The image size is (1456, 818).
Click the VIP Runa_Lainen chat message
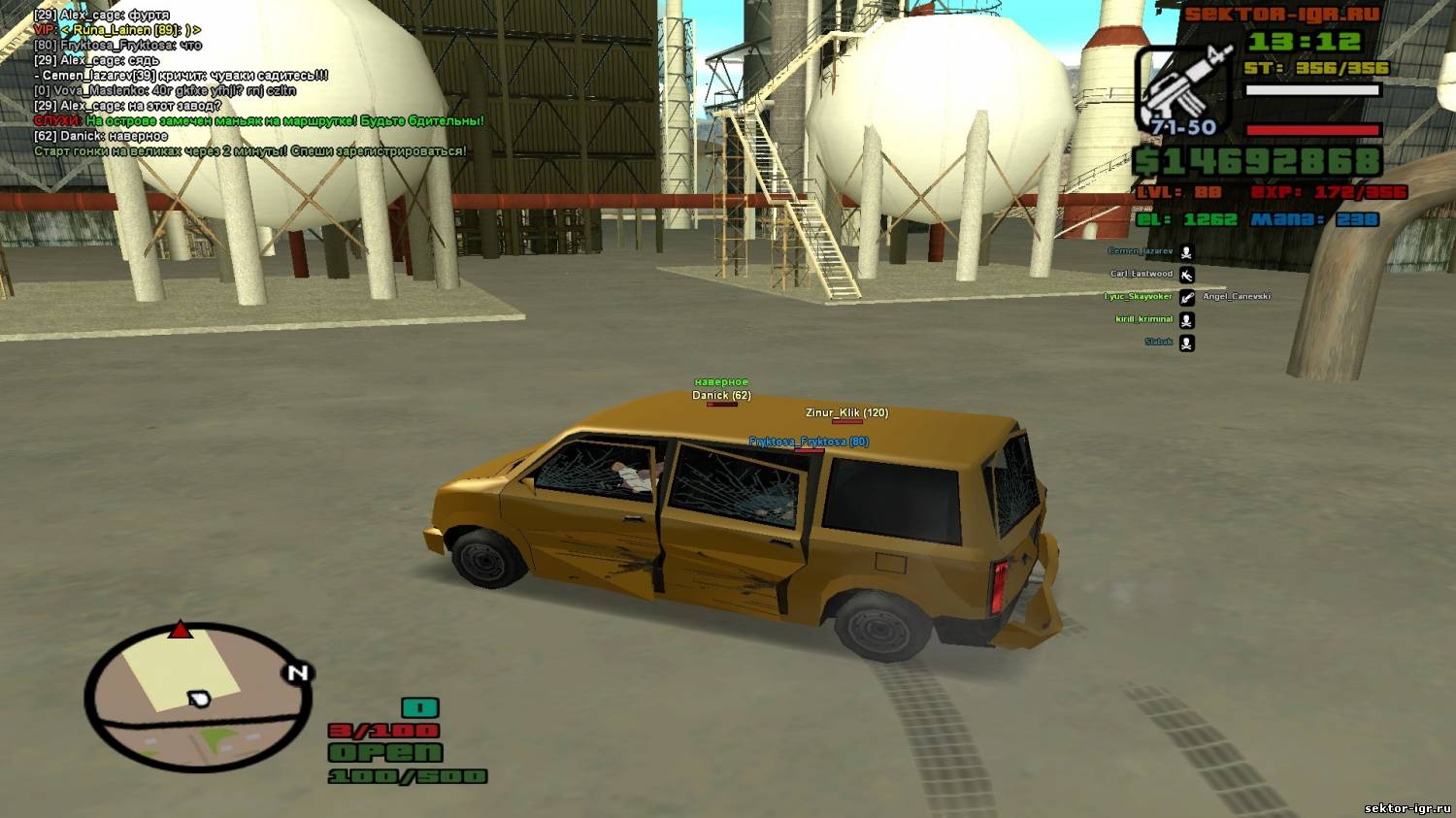pos(116,30)
